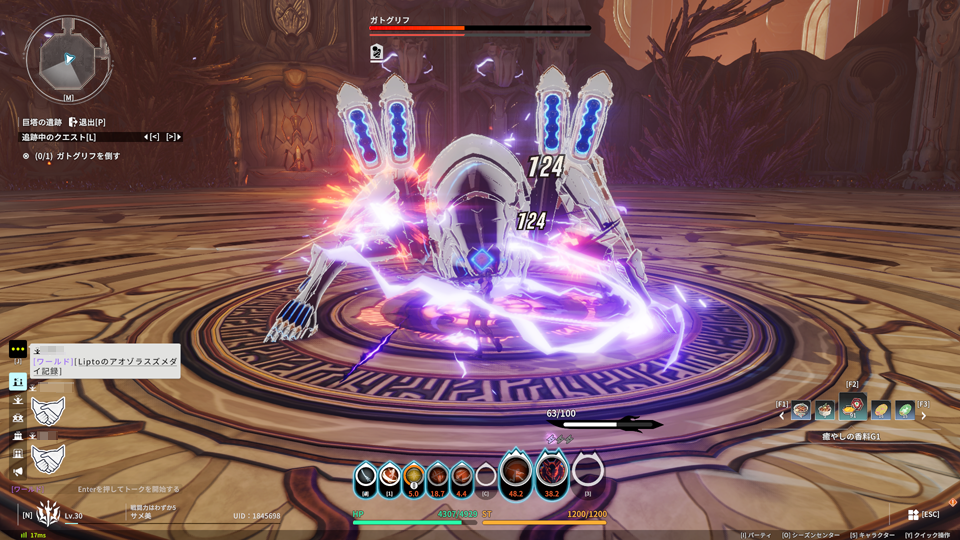Use the large skill showing 48.2 cooldown
The width and height of the screenshot is (960, 540).
[516, 472]
